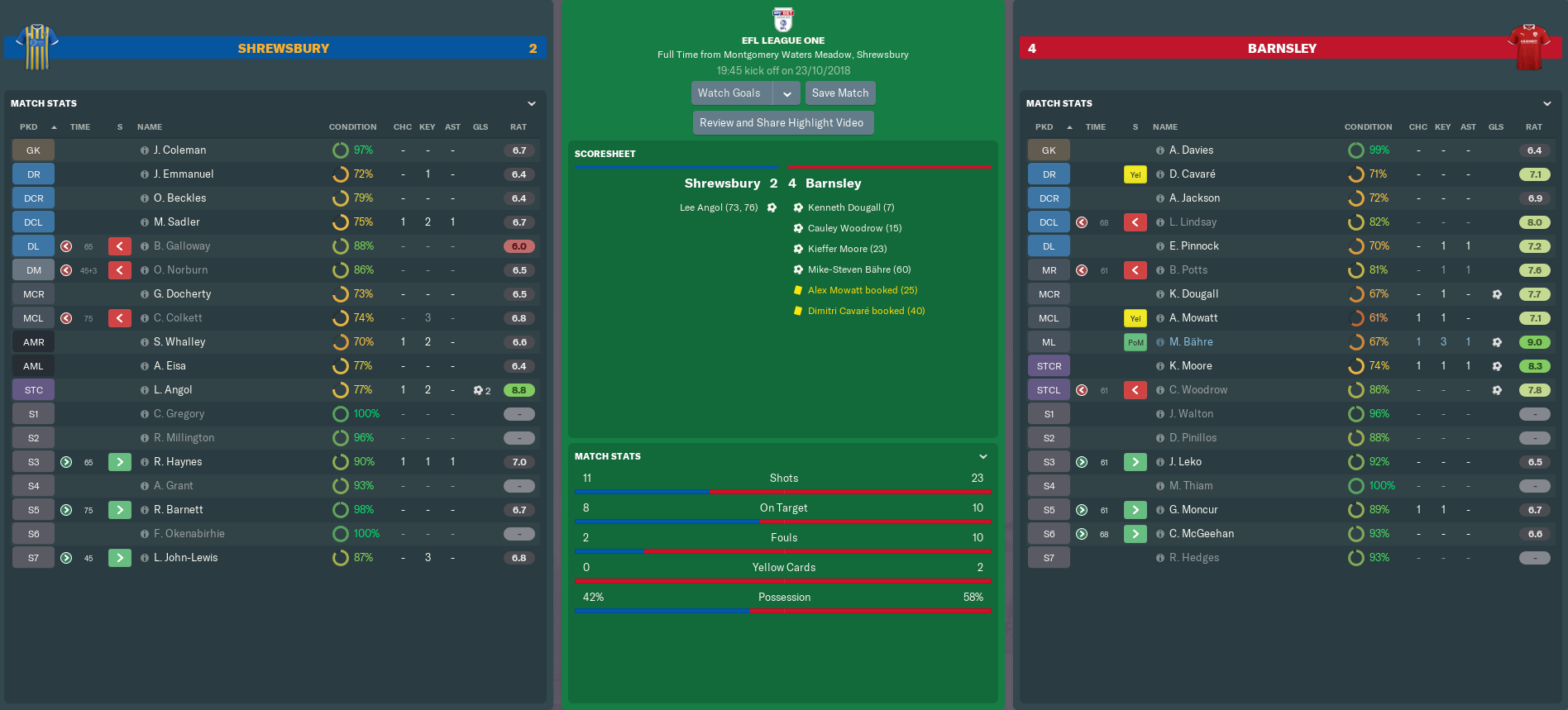Select L. Angol in Shrewsbury's list

point(173,390)
